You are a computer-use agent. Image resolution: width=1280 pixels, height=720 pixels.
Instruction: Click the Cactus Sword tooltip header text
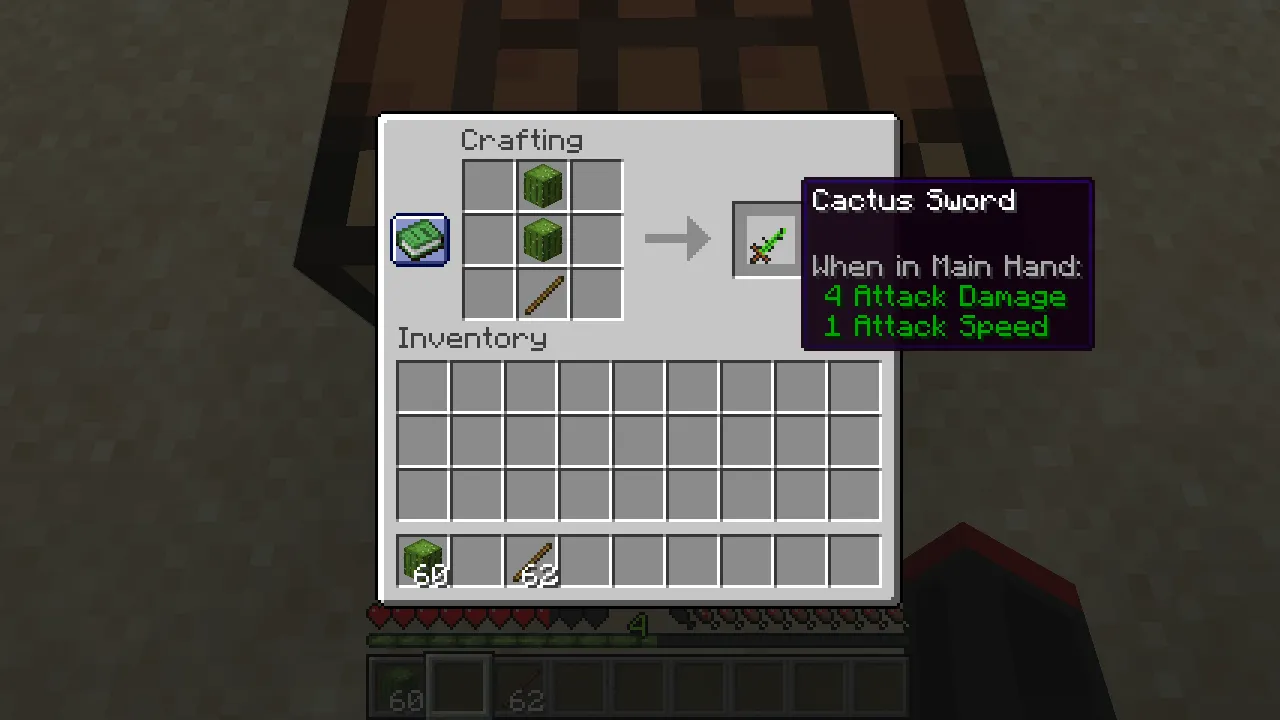pyautogui.click(x=913, y=201)
